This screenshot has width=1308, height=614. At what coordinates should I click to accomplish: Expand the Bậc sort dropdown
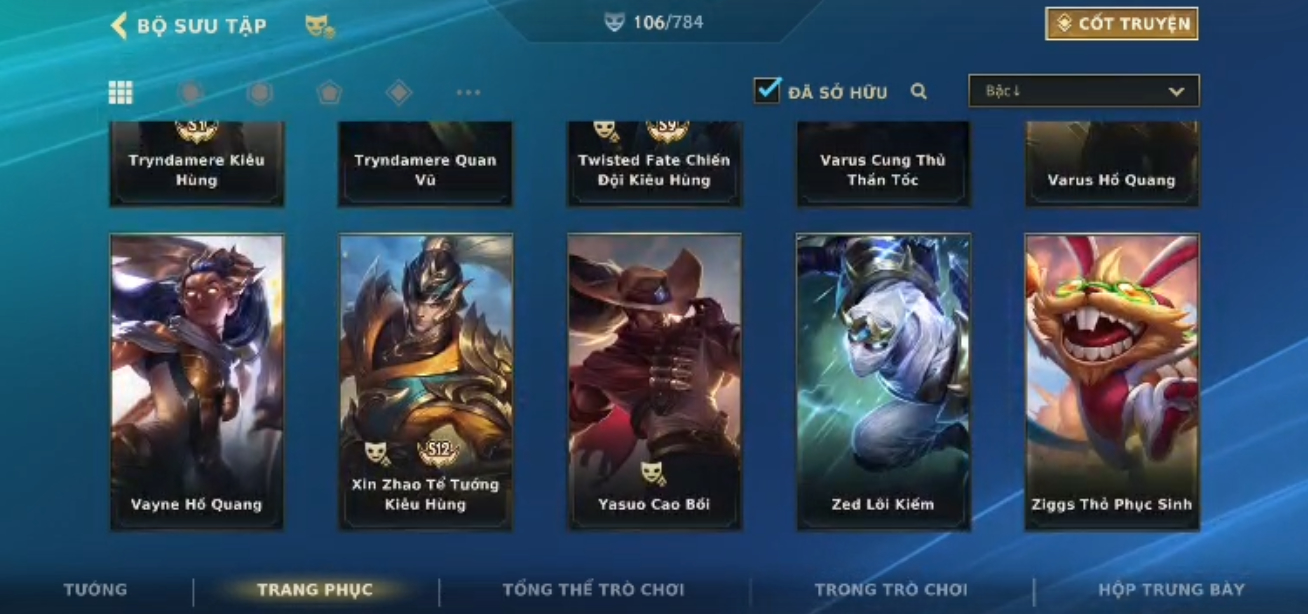click(x=1083, y=91)
